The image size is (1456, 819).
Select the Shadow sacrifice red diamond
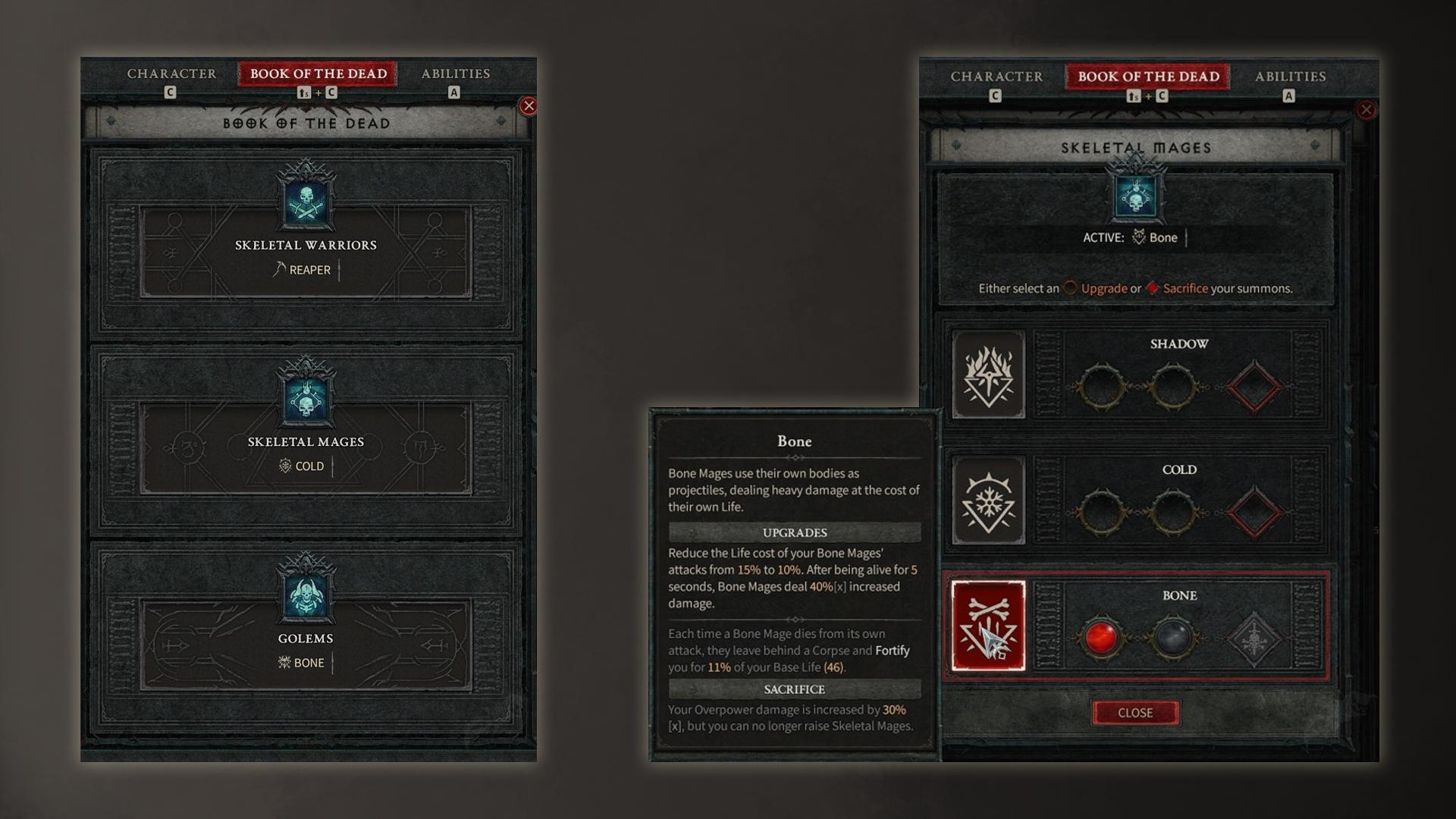point(1254,387)
